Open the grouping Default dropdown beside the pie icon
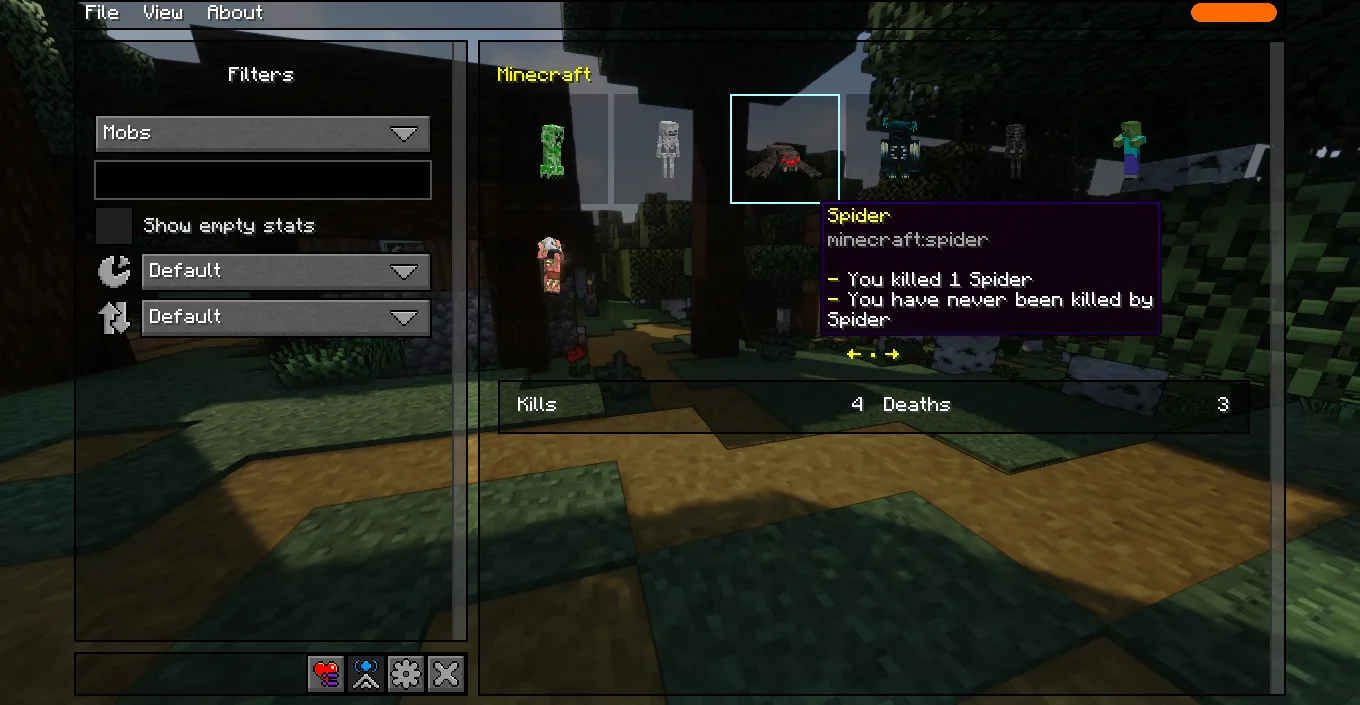The image size is (1360, 705). tap(286, 271)
